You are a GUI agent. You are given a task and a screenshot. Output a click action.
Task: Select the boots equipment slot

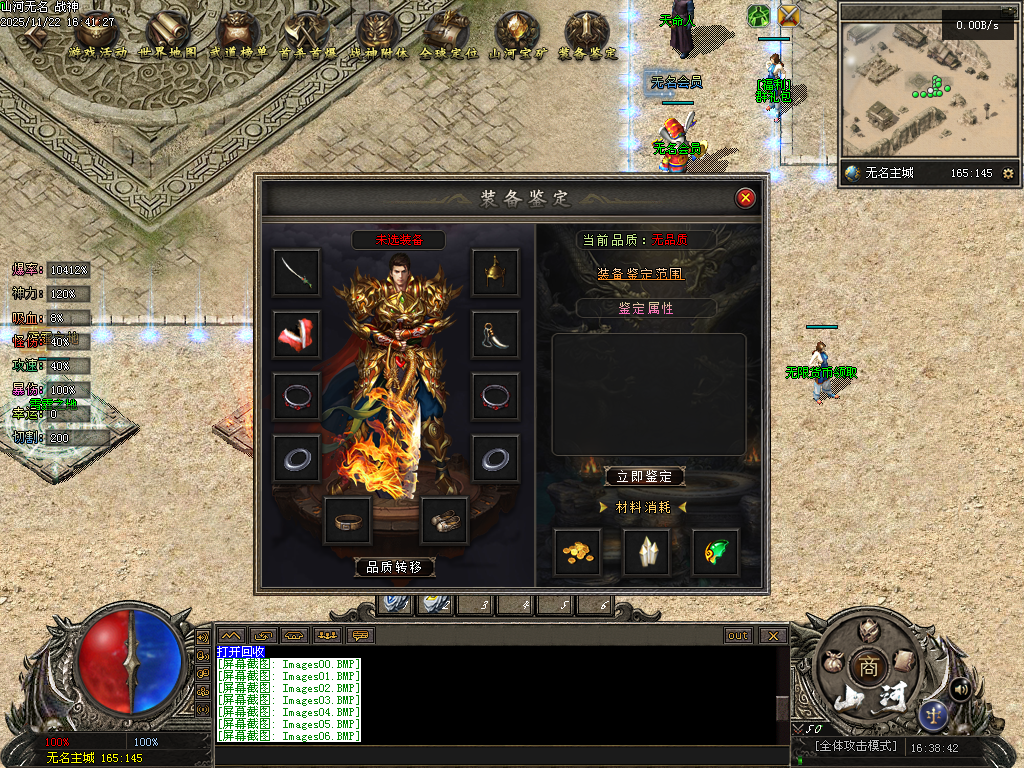pyautogui.click(x=444, y=520)
